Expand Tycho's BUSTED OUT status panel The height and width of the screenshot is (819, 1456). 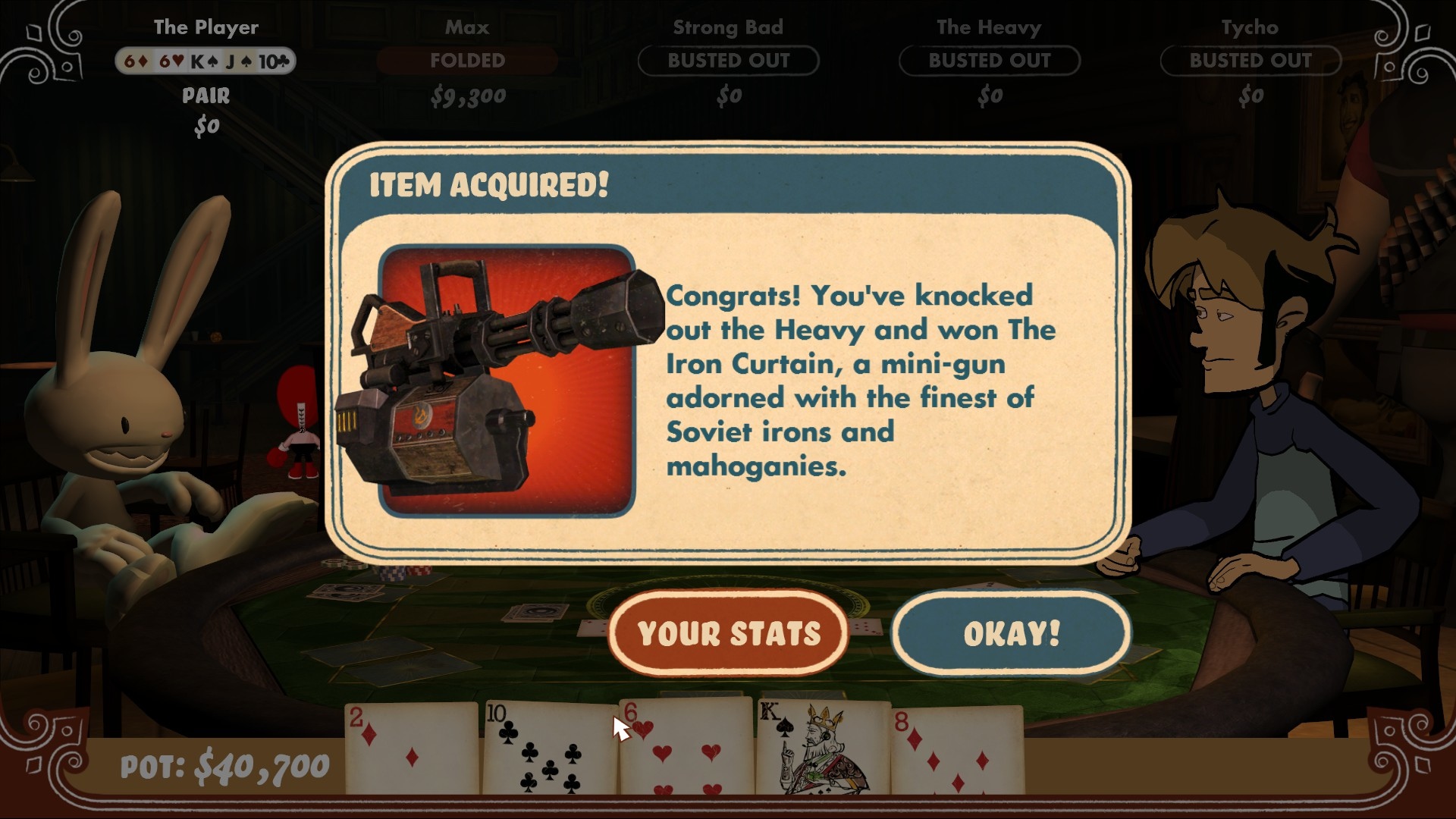tap(1250, 62)
